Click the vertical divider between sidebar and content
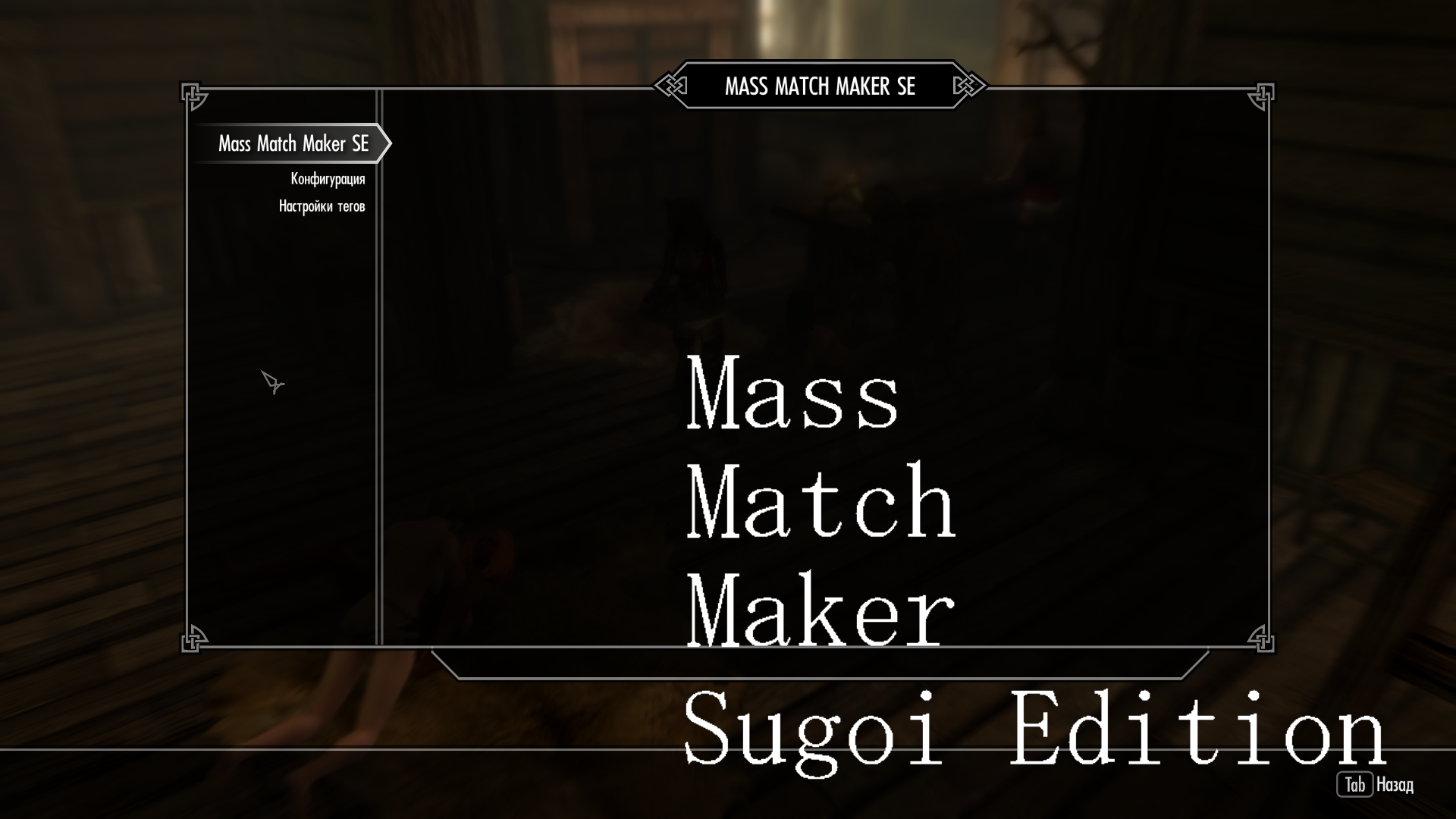The image size is (1456, 819). click(x=379, y=379)
